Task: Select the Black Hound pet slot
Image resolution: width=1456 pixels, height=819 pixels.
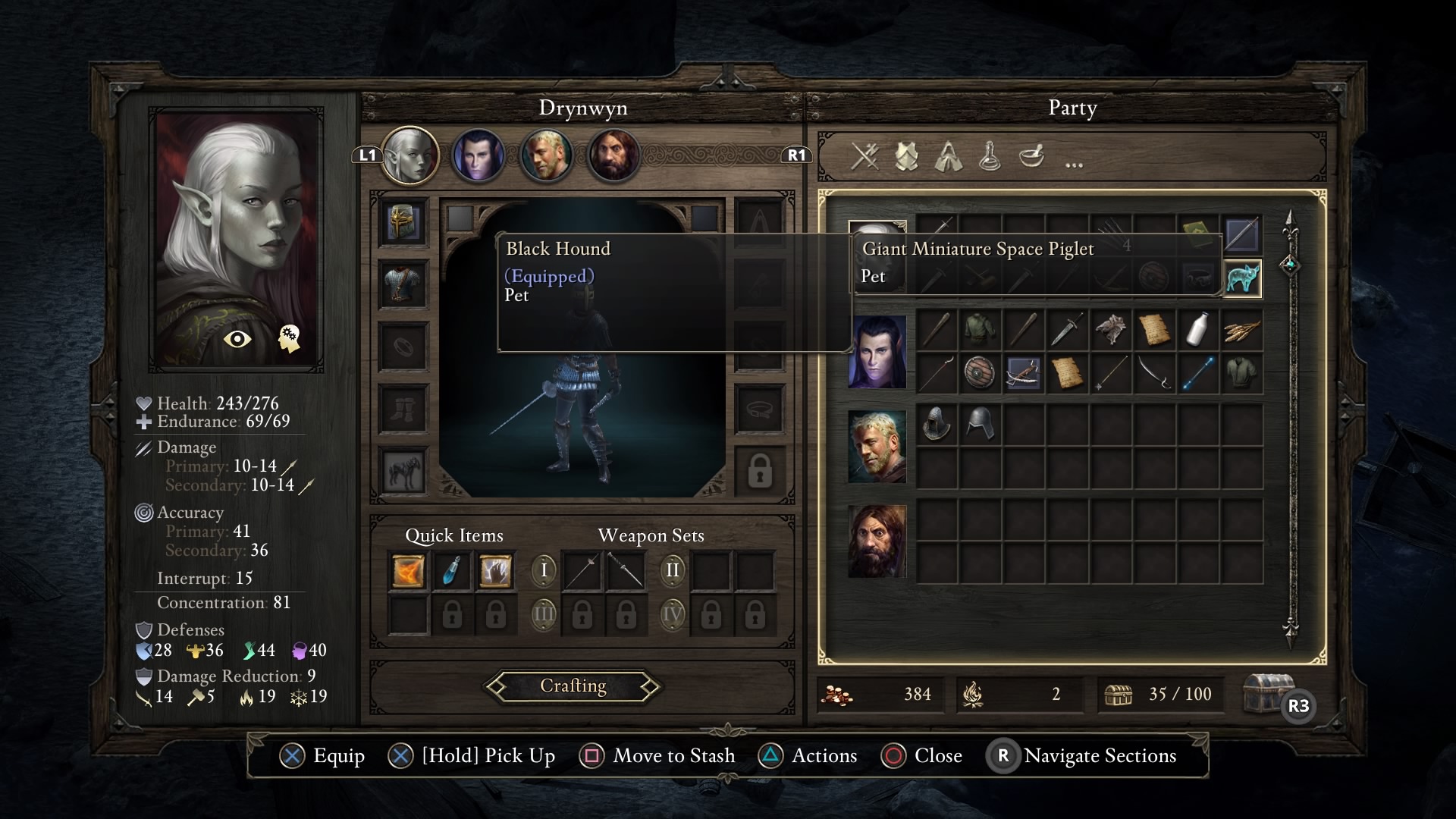Action: point(403,472)
